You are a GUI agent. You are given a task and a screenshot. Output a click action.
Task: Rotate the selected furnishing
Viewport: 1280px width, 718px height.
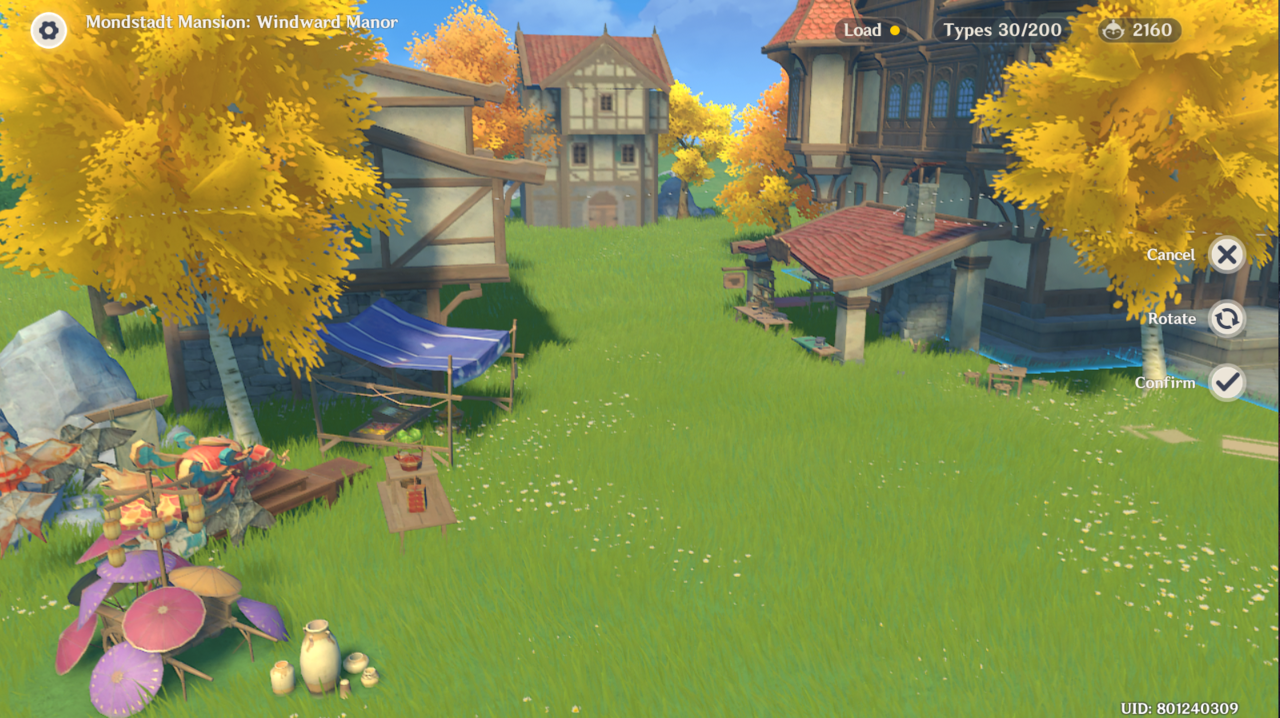click(1226, 319)
